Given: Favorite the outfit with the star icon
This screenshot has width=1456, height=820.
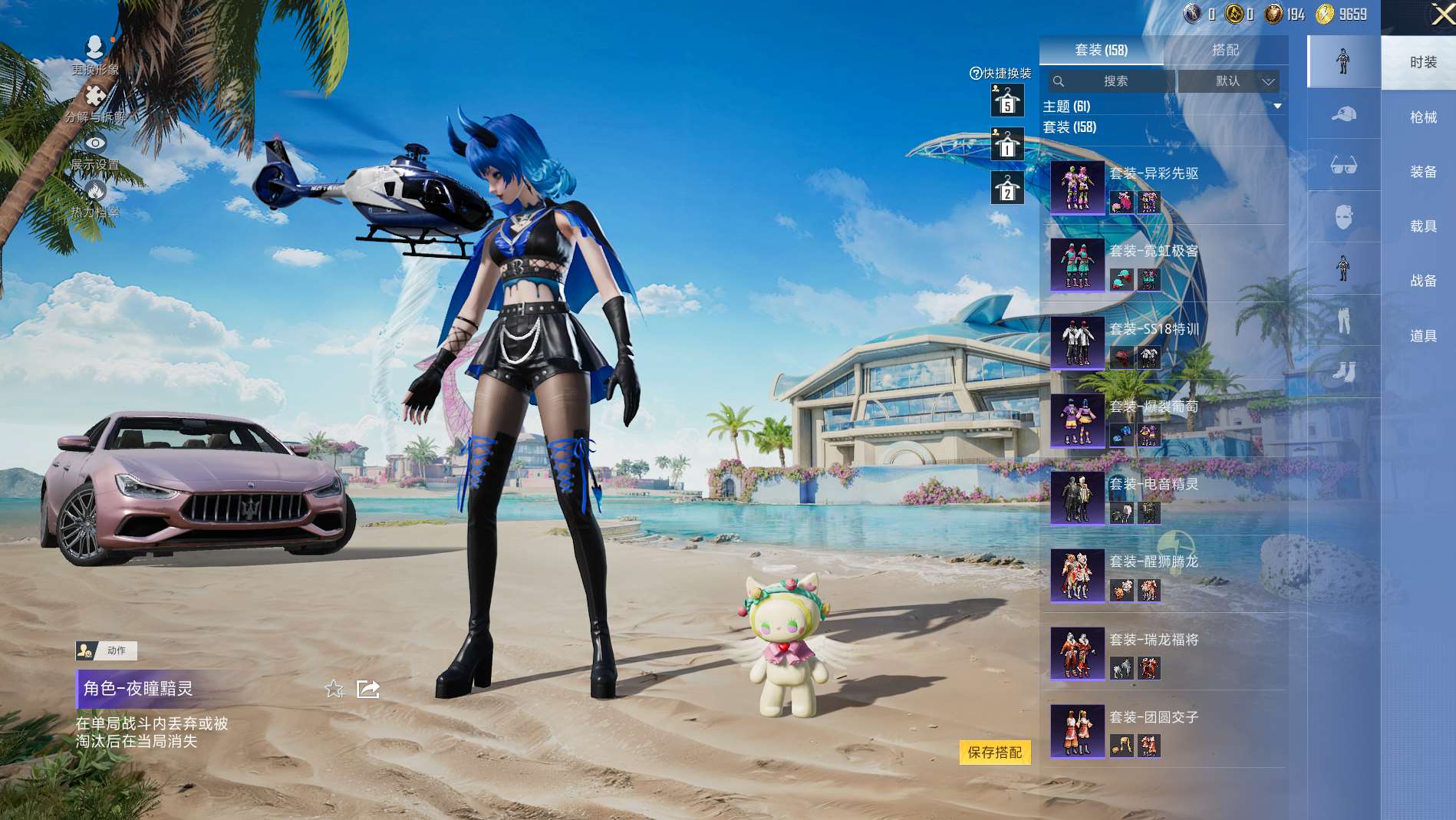Looking at the screenshot, I should coord(334,689).
